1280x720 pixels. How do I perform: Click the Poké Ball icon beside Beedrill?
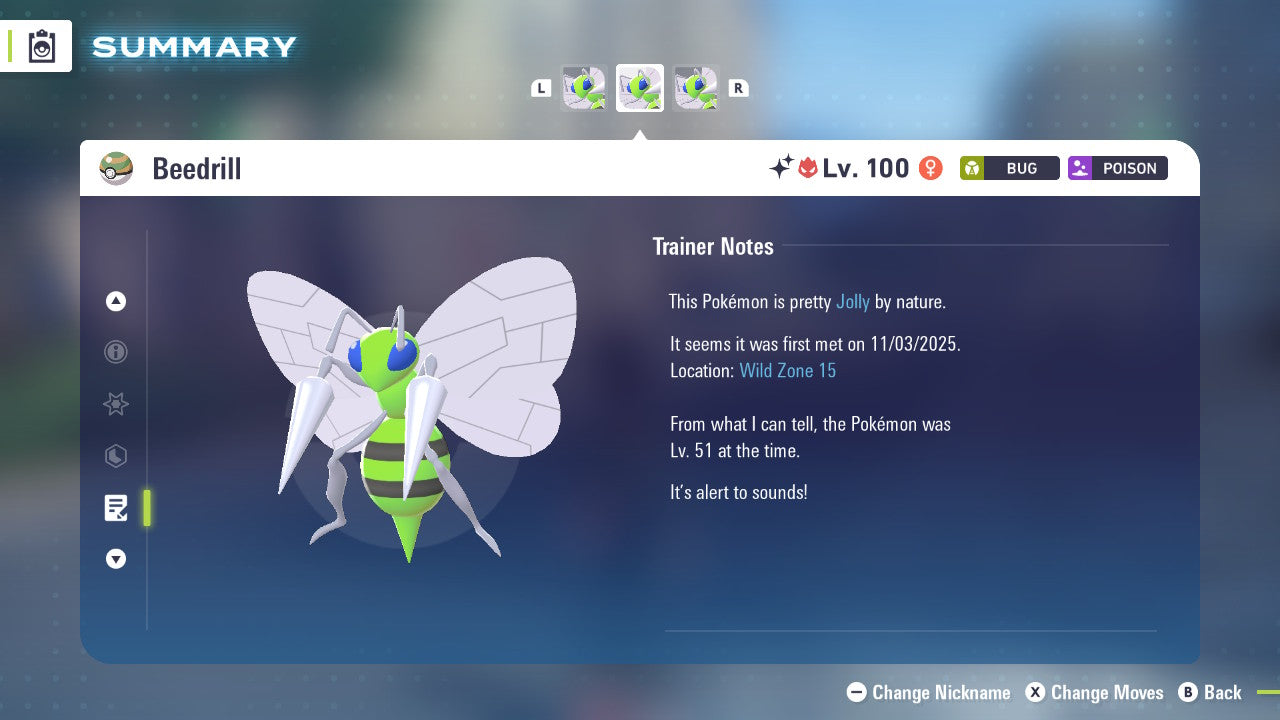pyautogui.click(x=116, y=168)
